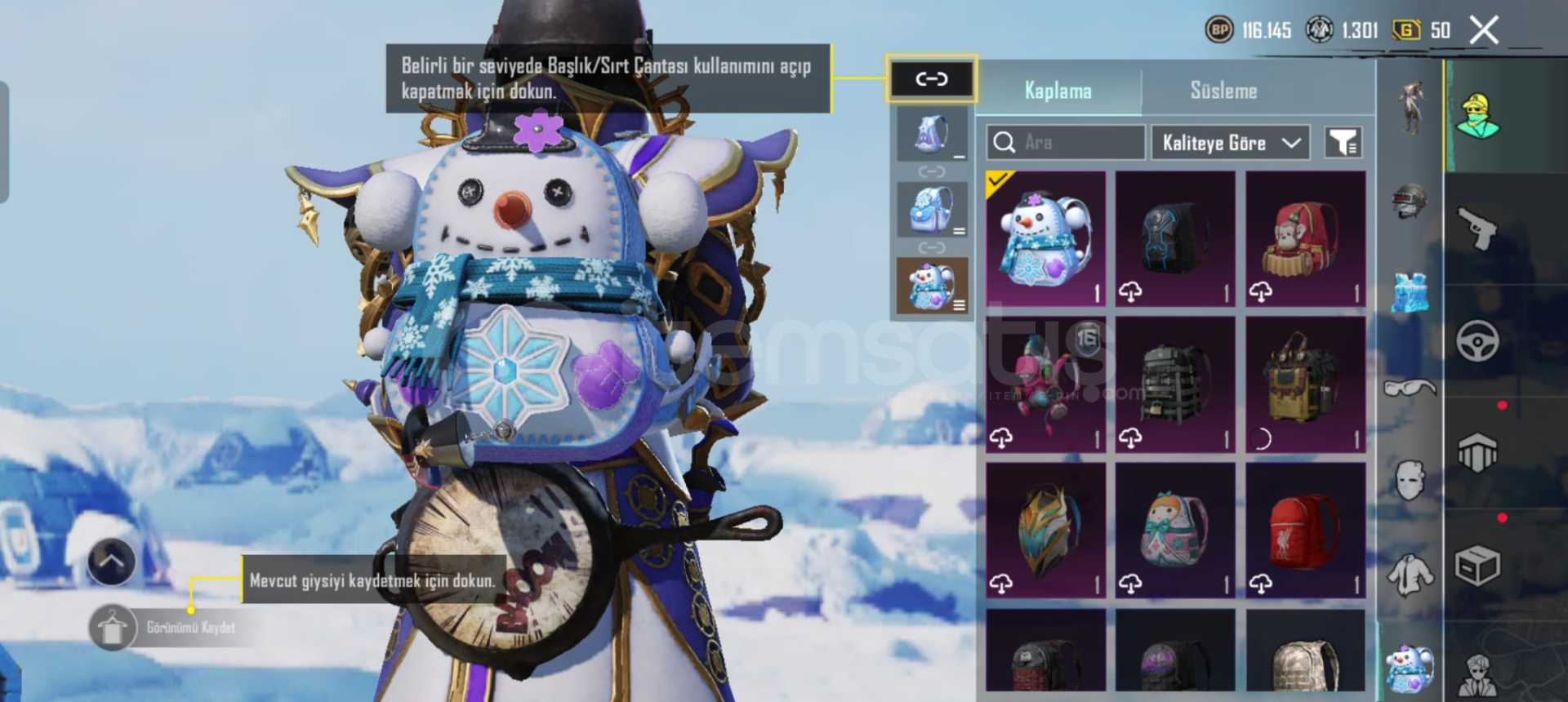Close the inventory with the X button
Viewport: 1568px width, 702px height.
[x=1483, y=31]
